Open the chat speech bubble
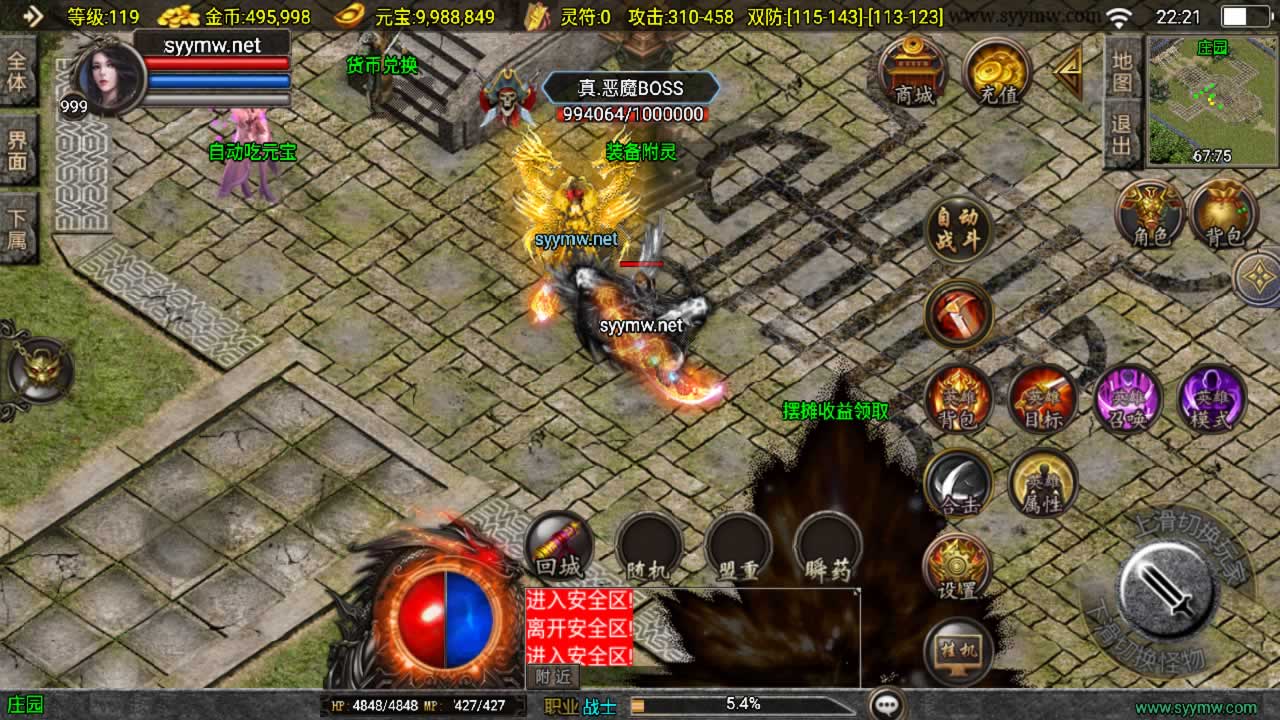Screen dimensions: 1280x720 [x=887, y=704]
